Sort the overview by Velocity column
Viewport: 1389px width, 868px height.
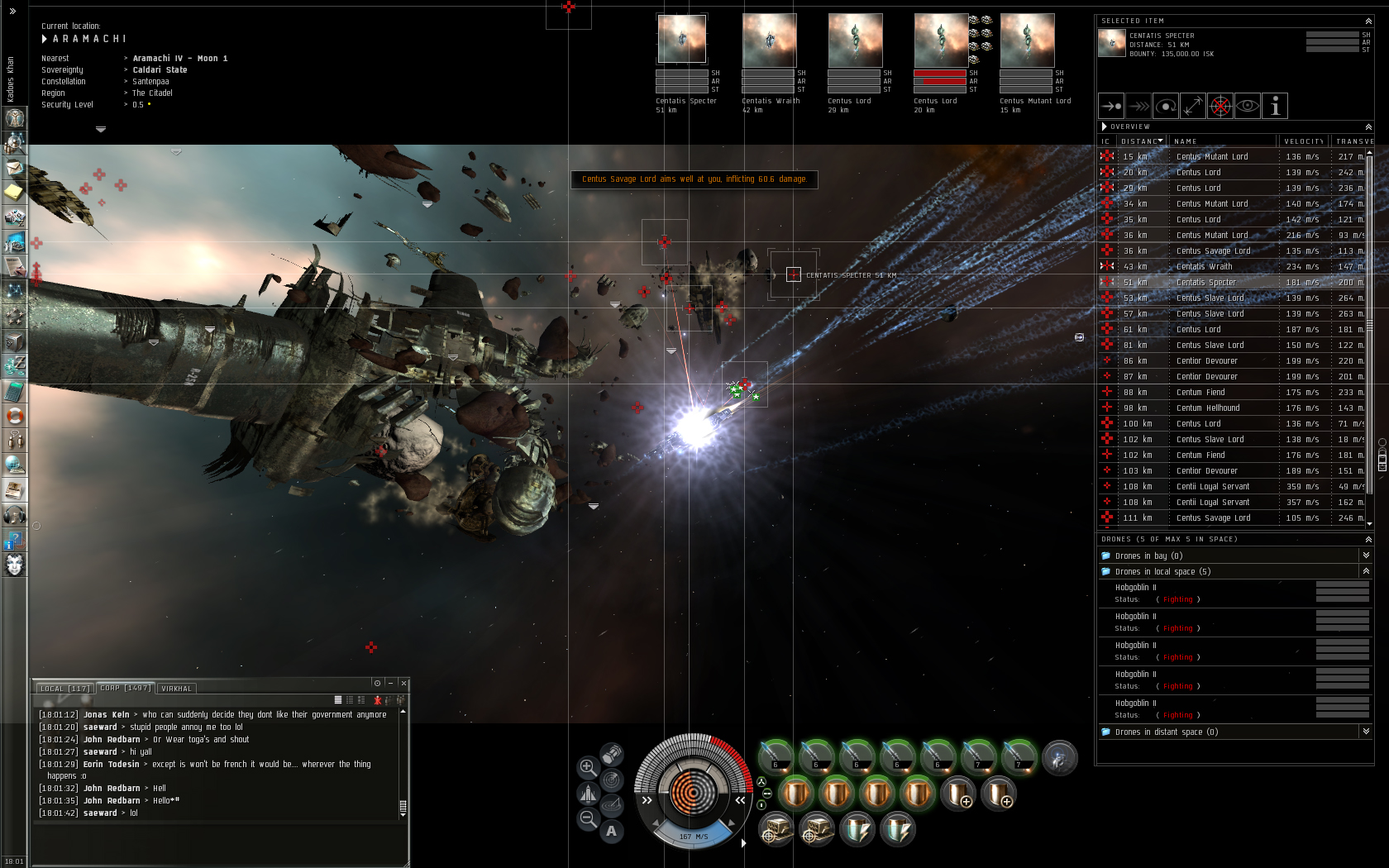[1304, 141]
